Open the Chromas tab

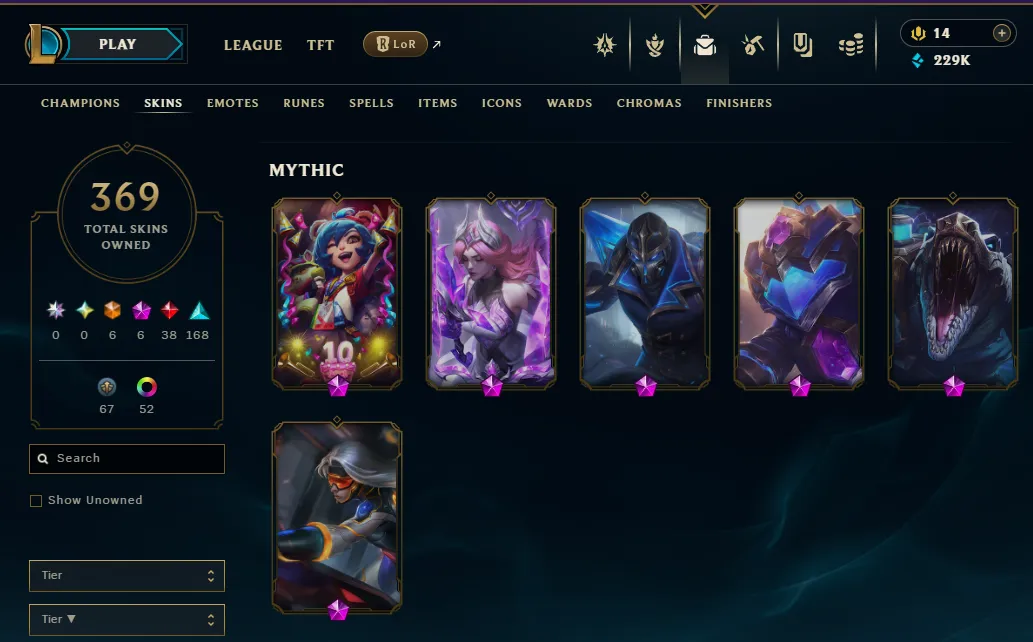(x=649, y=103)
